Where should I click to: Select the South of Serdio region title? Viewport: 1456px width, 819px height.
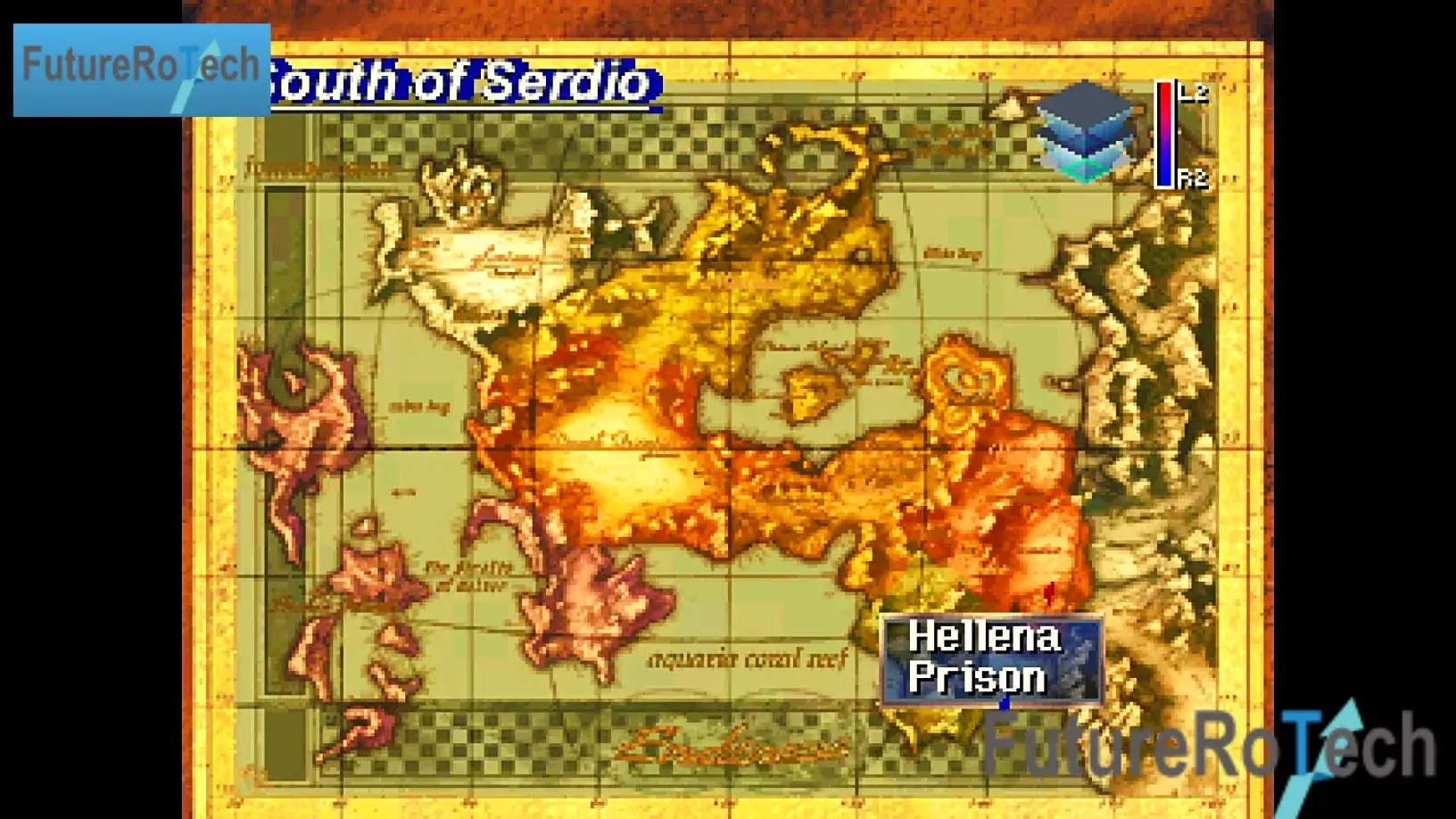pyautogui.click(x=466, y=84)
